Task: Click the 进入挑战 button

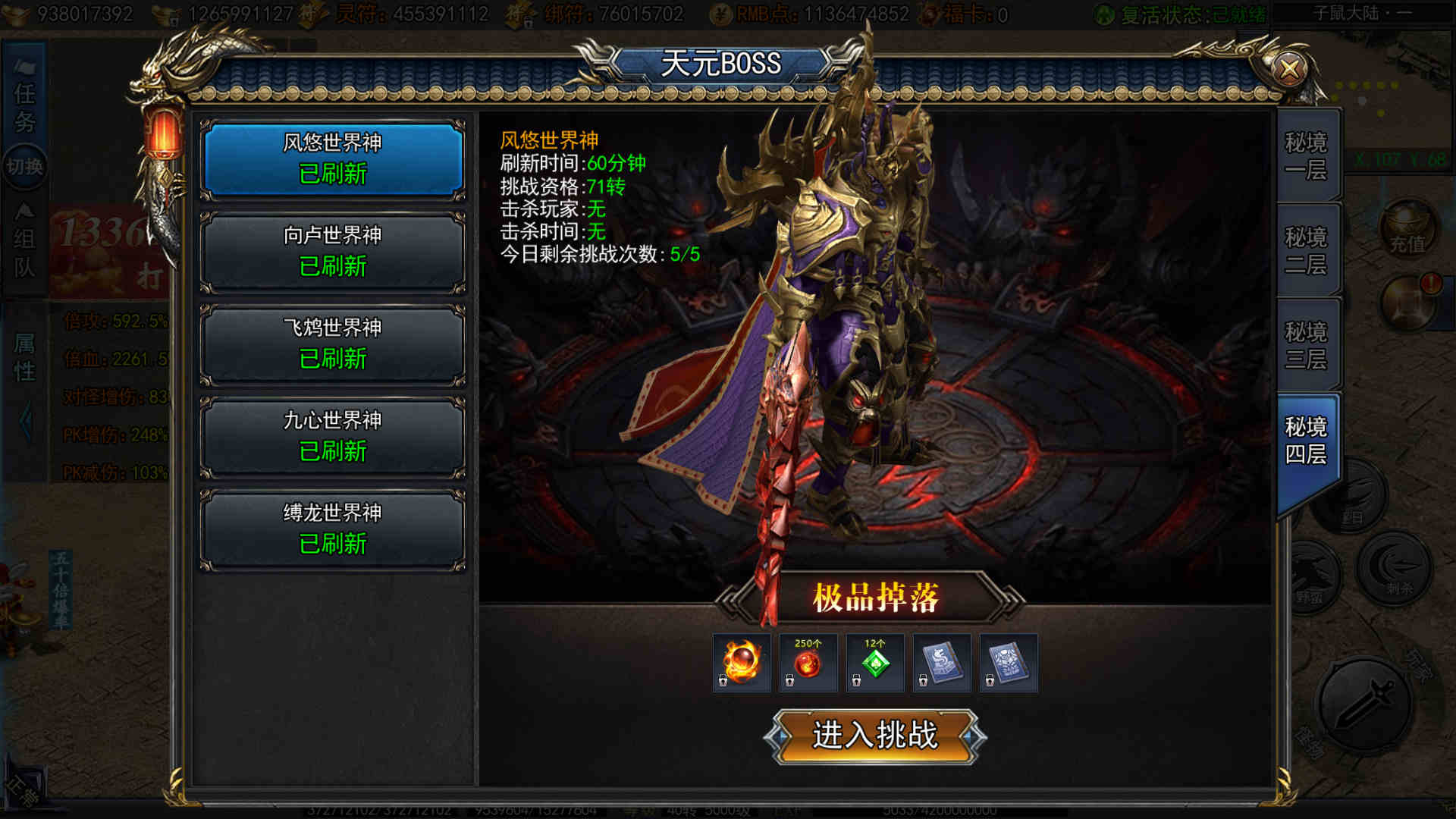Action: point(874,736)
